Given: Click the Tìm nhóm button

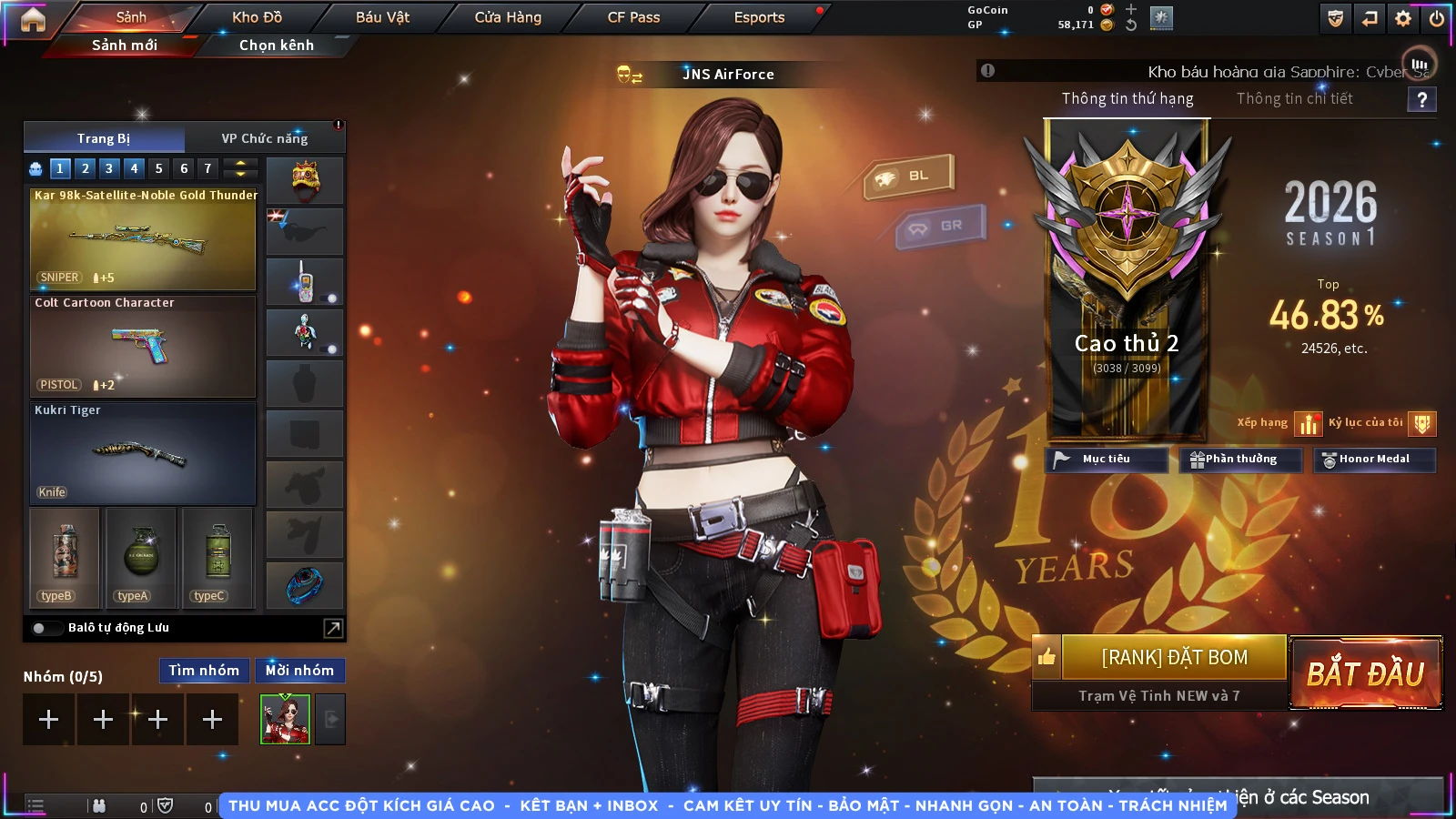Looking at the screenshot, I should (204, 671).
